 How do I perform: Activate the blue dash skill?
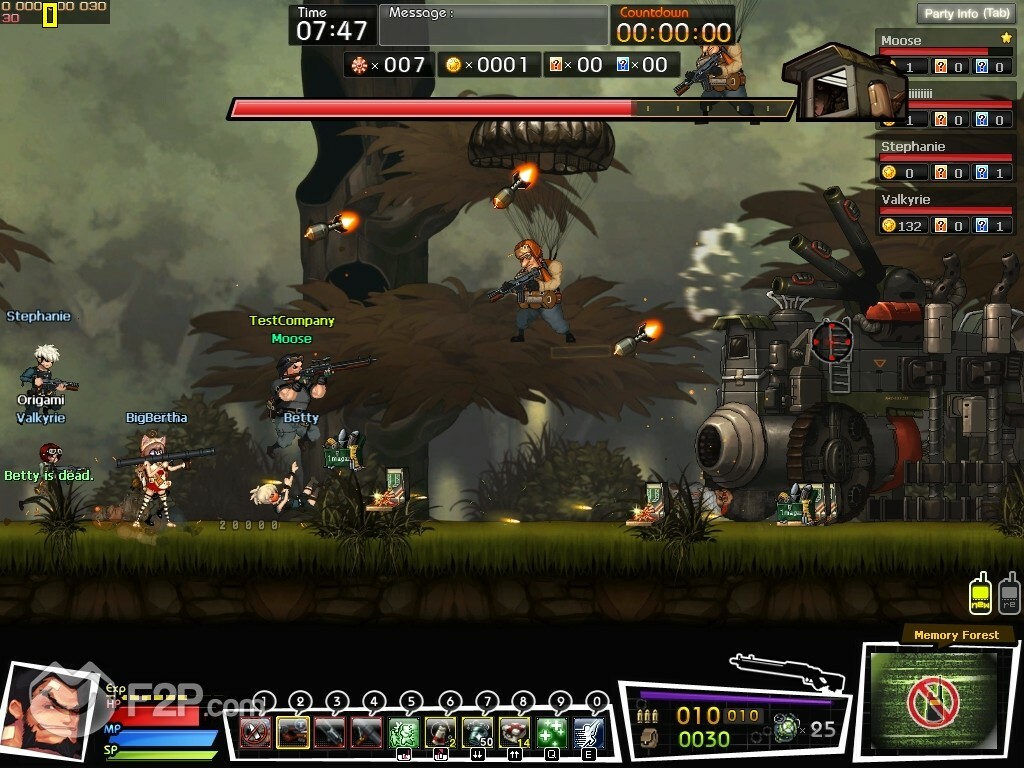(x=589, y=732)
